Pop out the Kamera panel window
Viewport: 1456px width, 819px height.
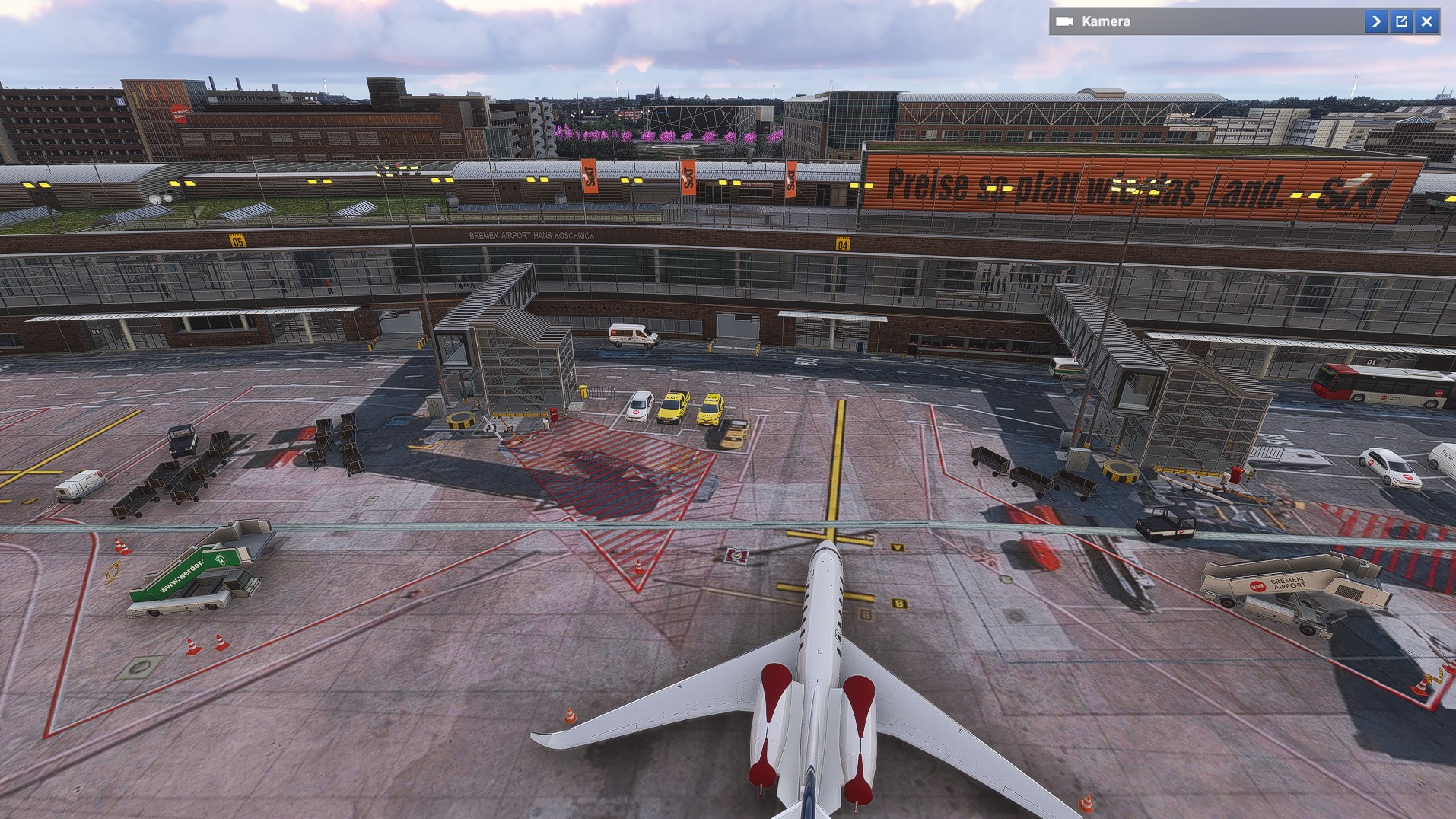coord(1401,21)
